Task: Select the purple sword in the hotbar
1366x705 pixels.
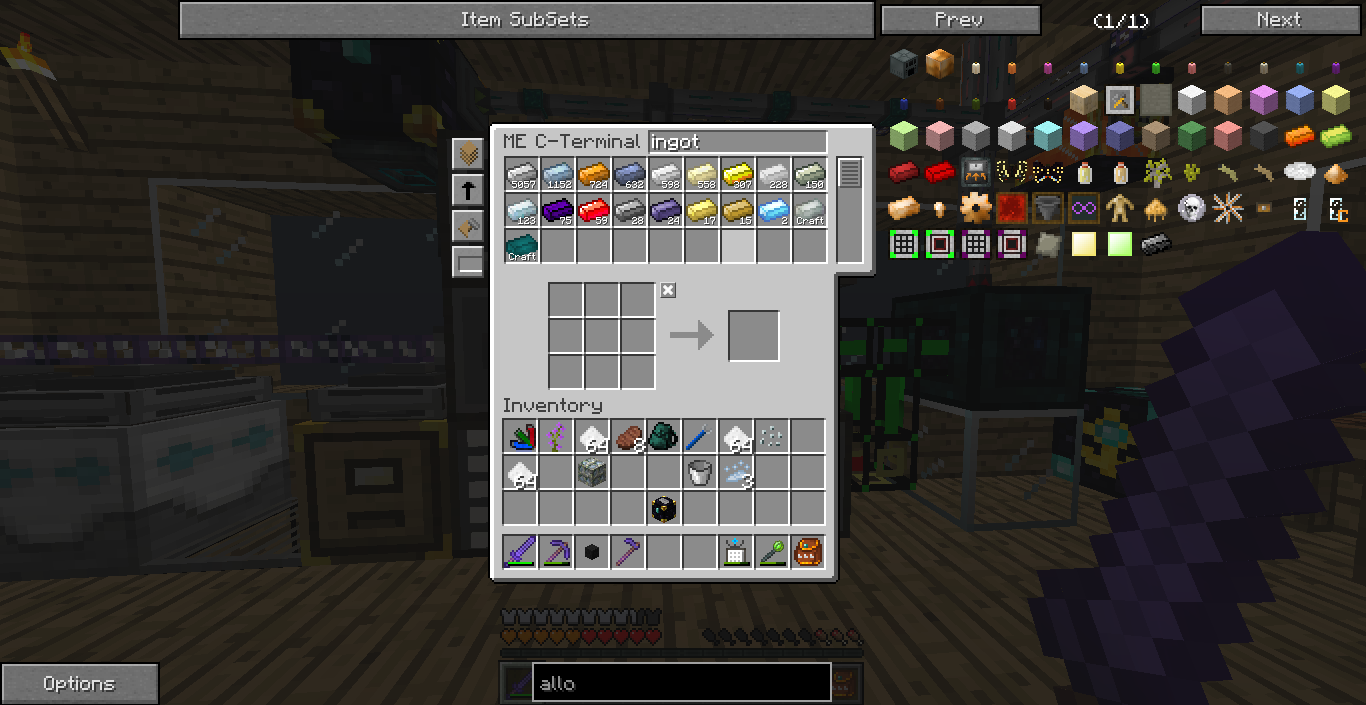Action: tap(521, 552)
